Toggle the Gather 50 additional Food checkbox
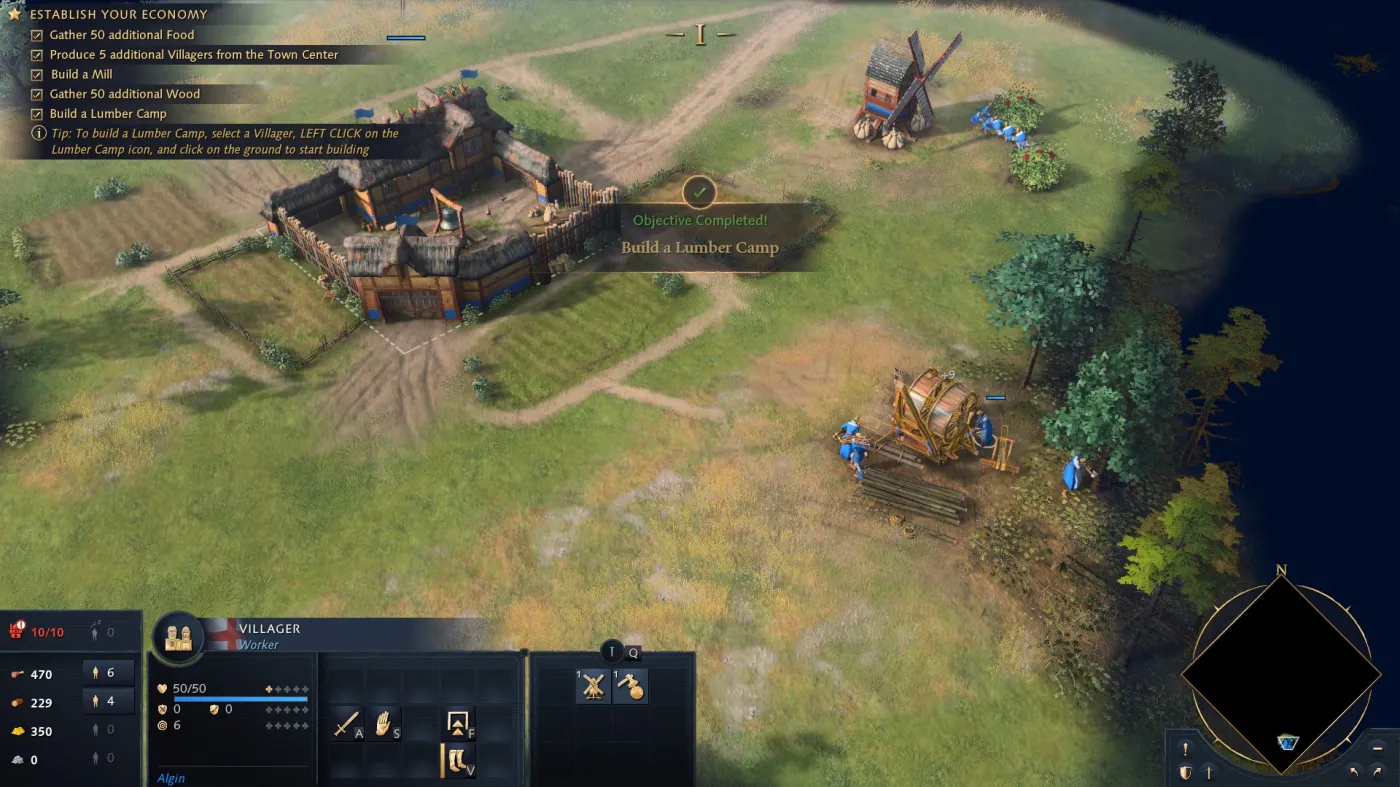This screenshot has height=787, width=1400. [37, 34]
